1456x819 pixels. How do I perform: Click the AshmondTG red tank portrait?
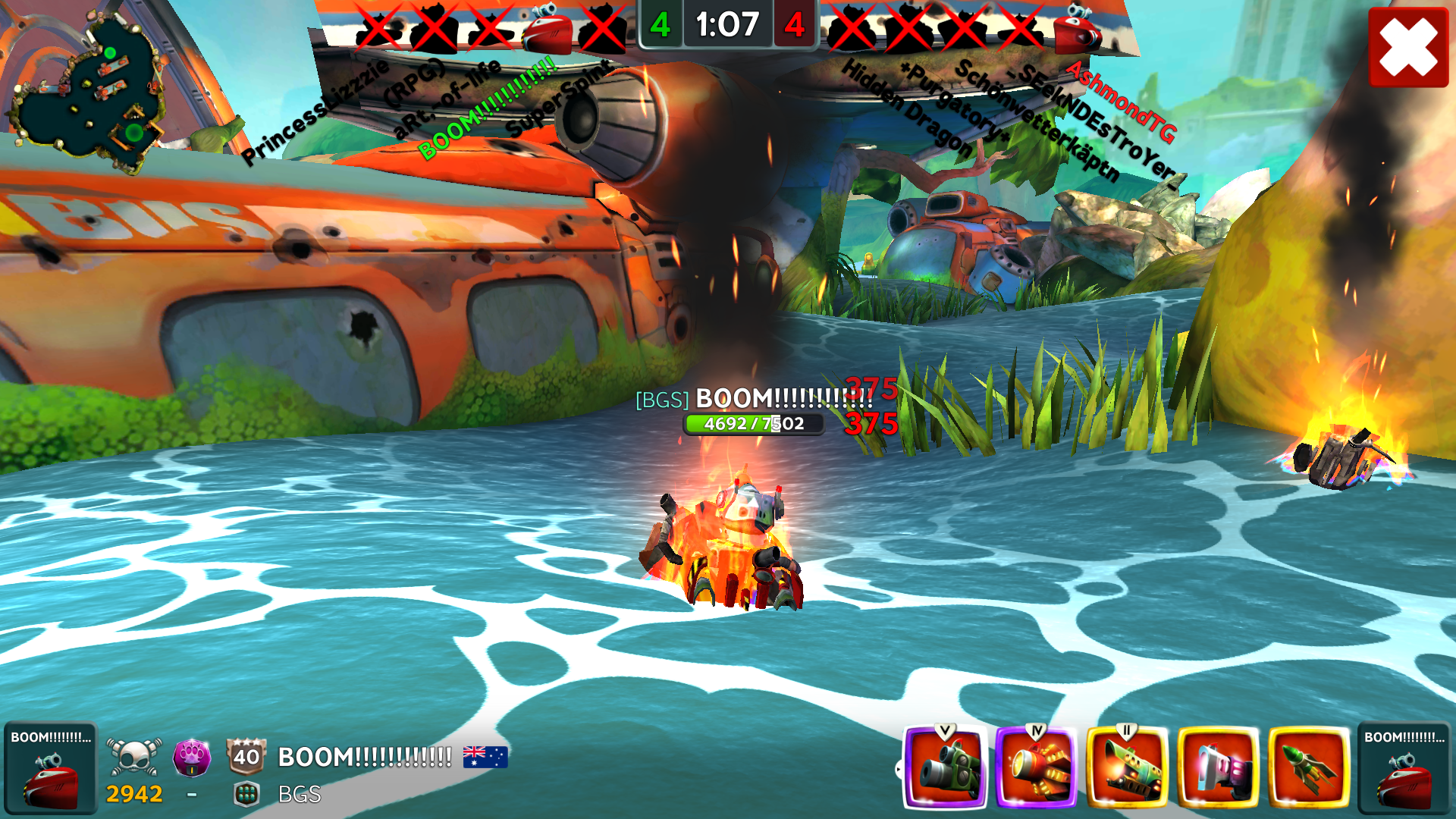point(1078,29)
